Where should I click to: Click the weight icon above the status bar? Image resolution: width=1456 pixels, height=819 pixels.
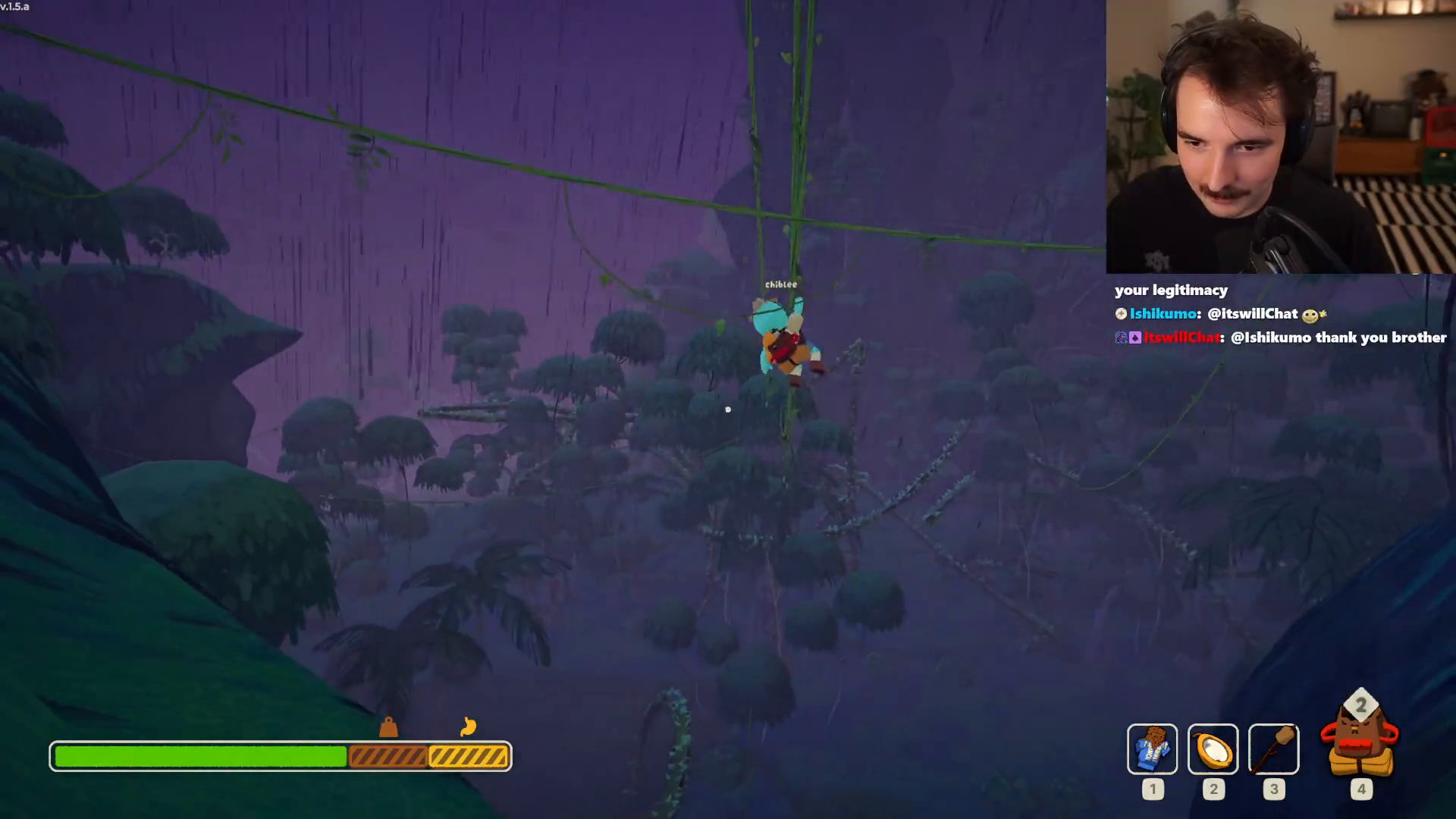tap(388, 728)
